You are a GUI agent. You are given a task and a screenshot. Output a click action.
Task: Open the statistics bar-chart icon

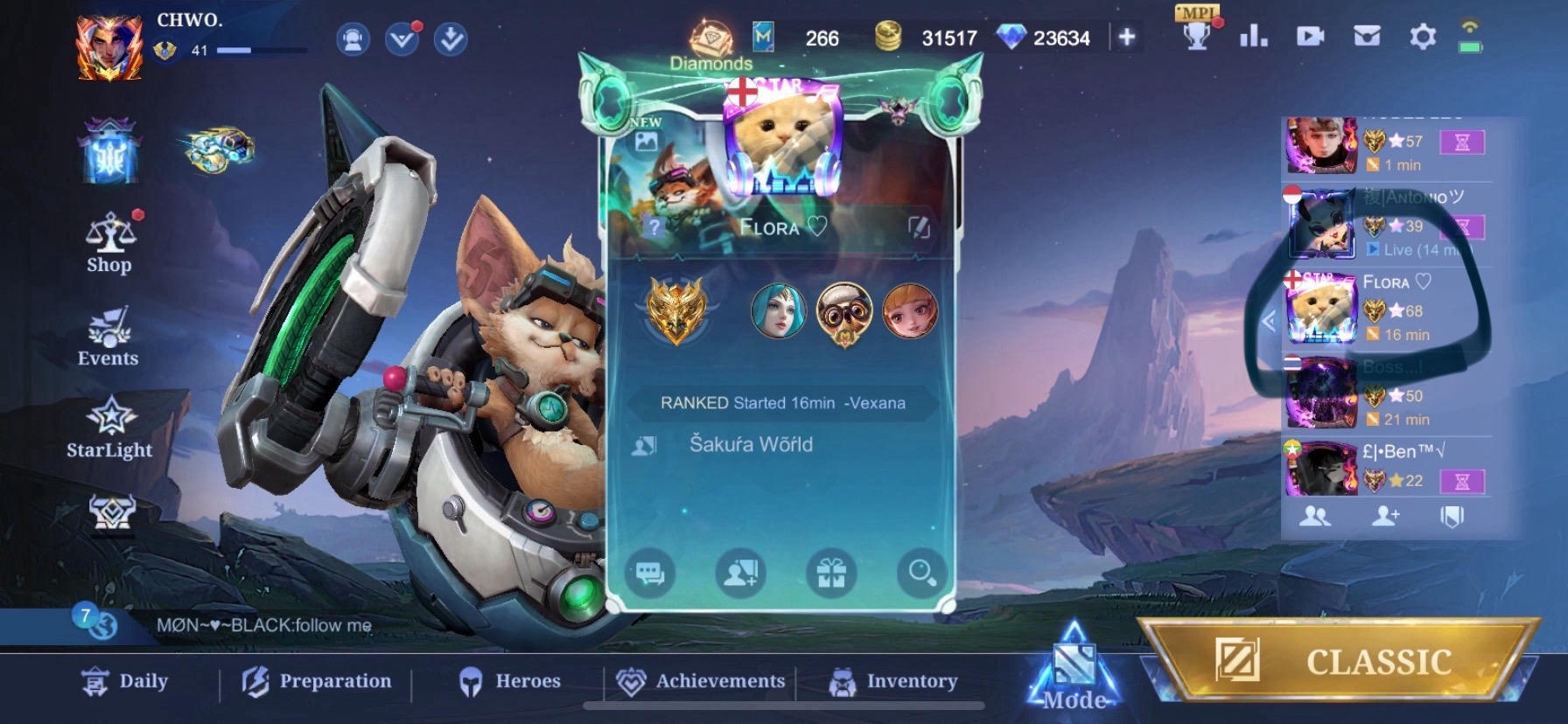pyautogui.click(x=1253, y=37)
